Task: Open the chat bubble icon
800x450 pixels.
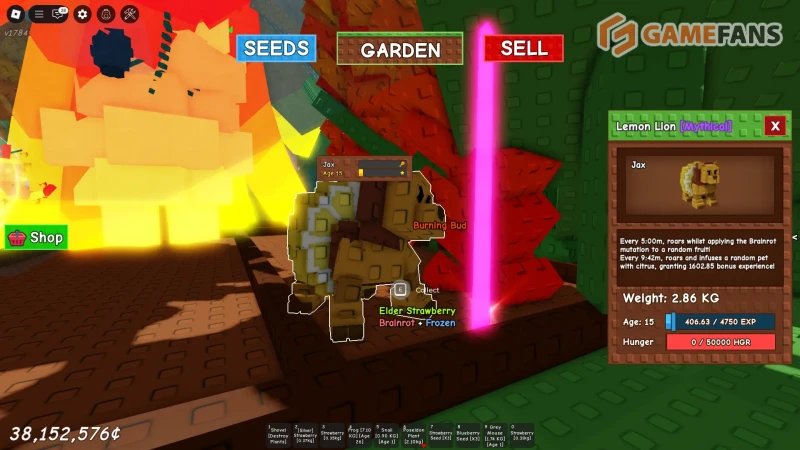Action: click(59, 14)
